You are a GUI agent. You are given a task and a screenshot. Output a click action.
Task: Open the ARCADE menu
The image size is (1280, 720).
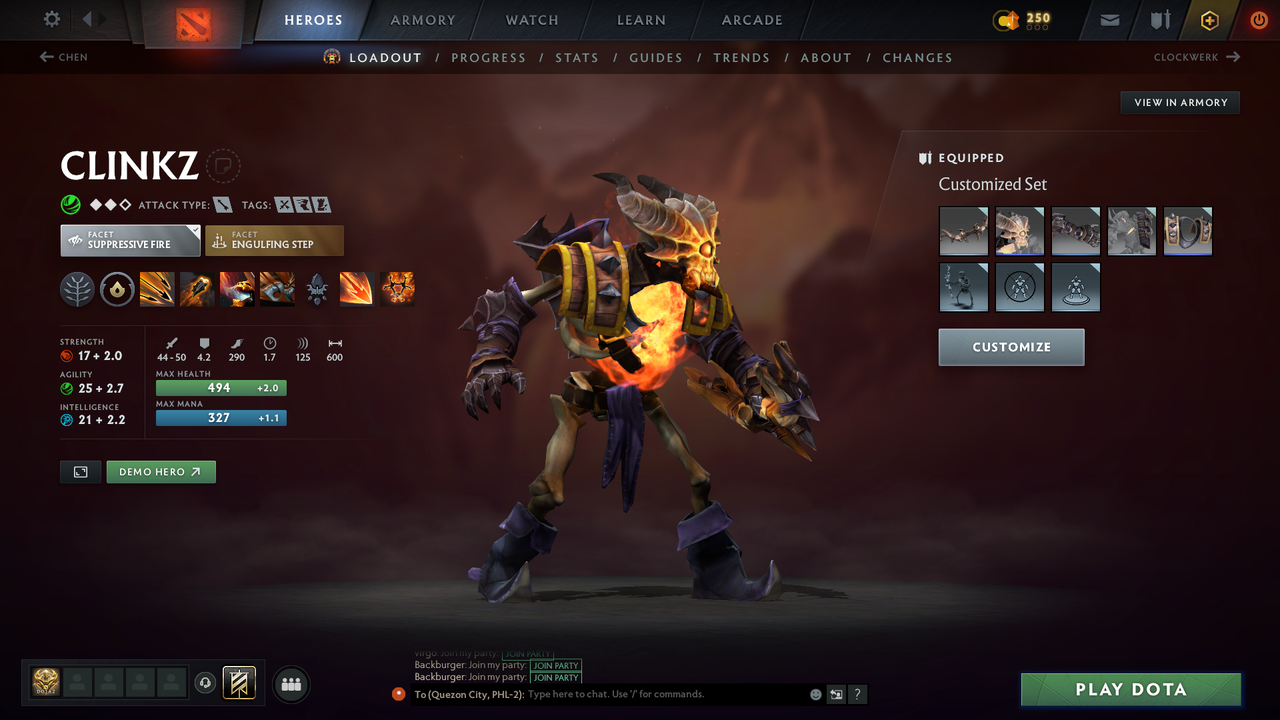pos(751,20)
